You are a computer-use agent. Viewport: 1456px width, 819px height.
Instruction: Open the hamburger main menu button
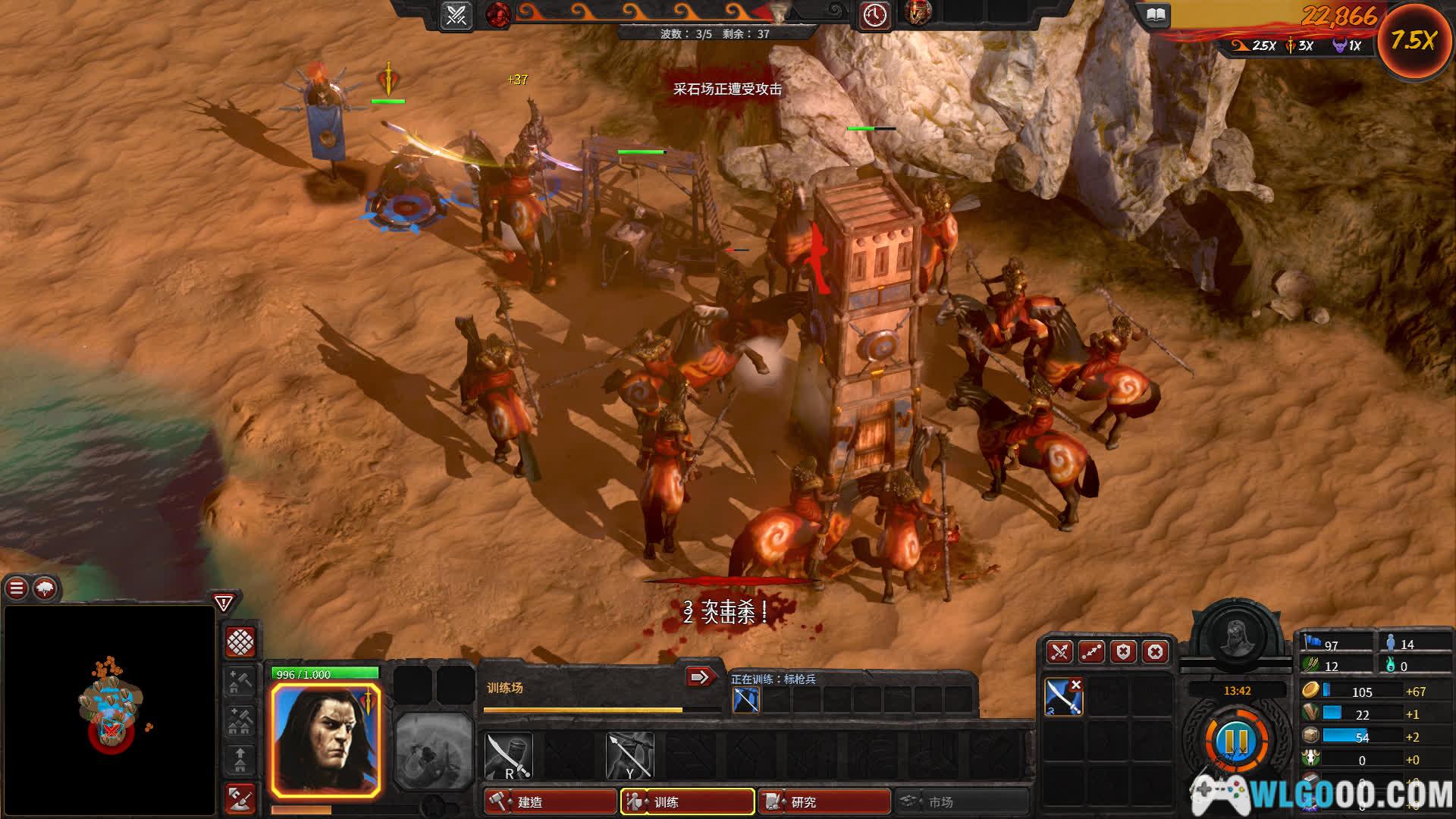pos(17,588)
